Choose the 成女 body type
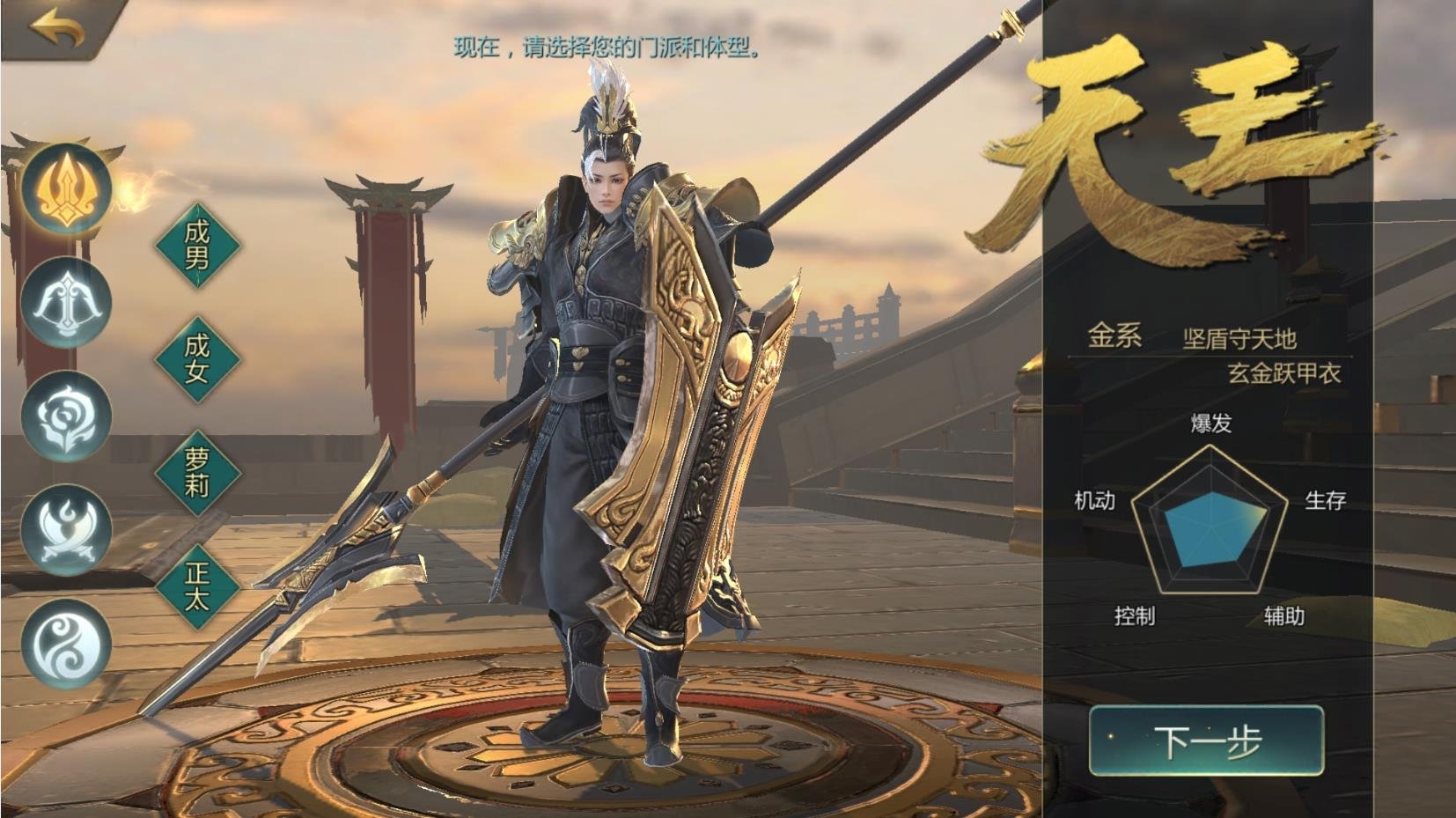 [x=197, y=357]
